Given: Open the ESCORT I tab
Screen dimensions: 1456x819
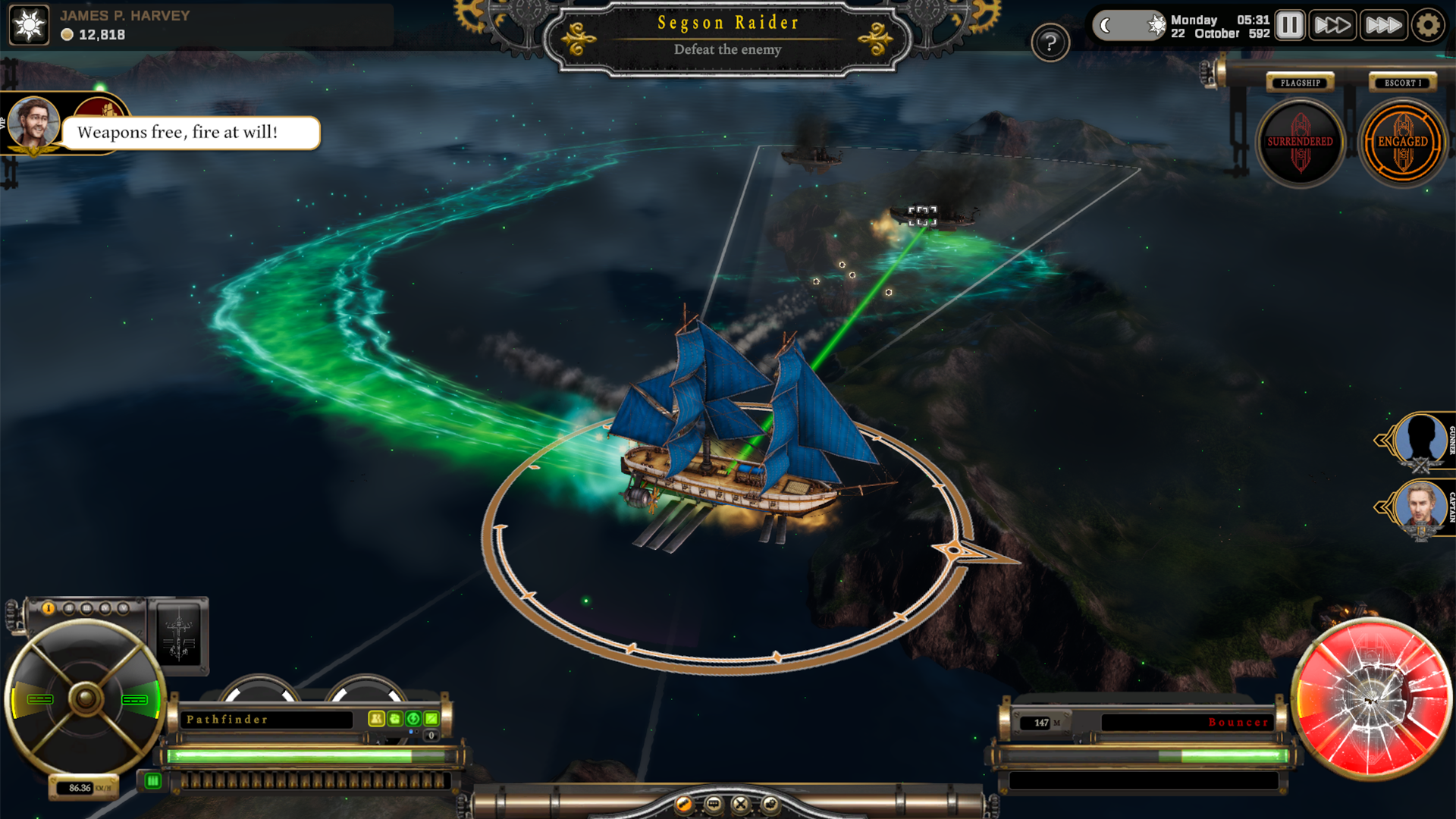Looking at the screenshot, I should click(x=1401, y=83).
